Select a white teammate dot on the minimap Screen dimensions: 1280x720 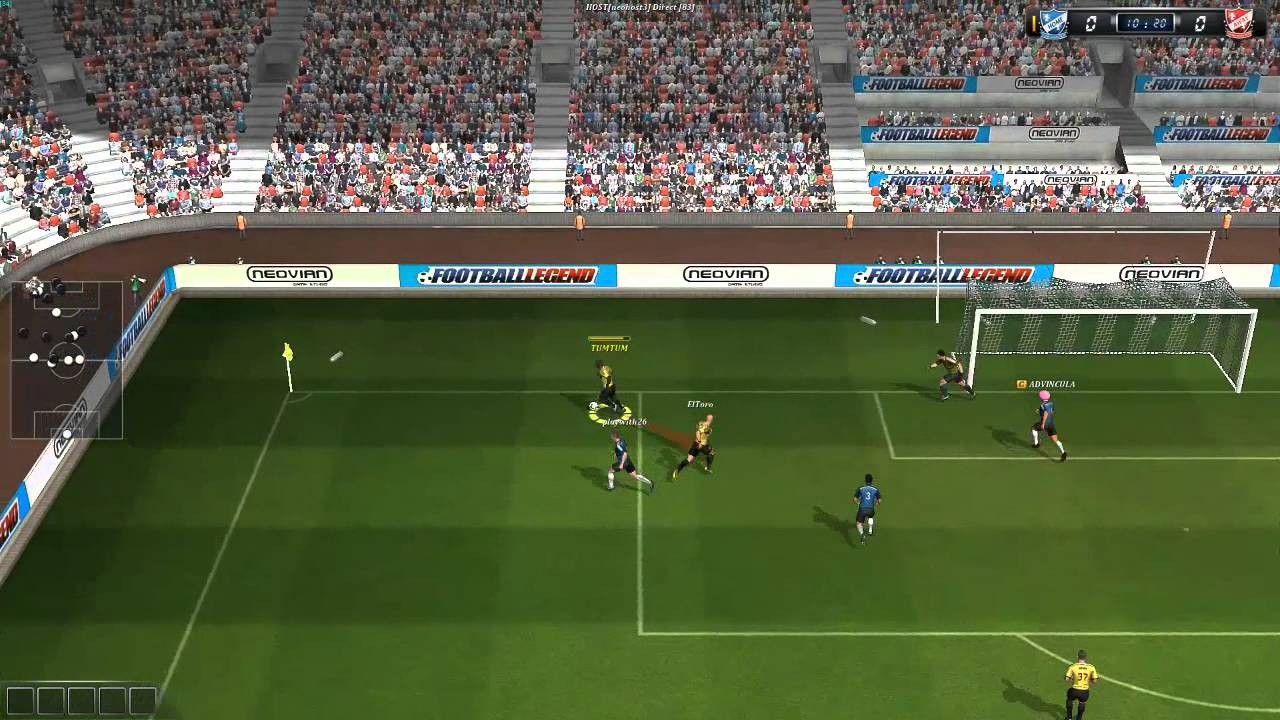(x=56, y=311)
